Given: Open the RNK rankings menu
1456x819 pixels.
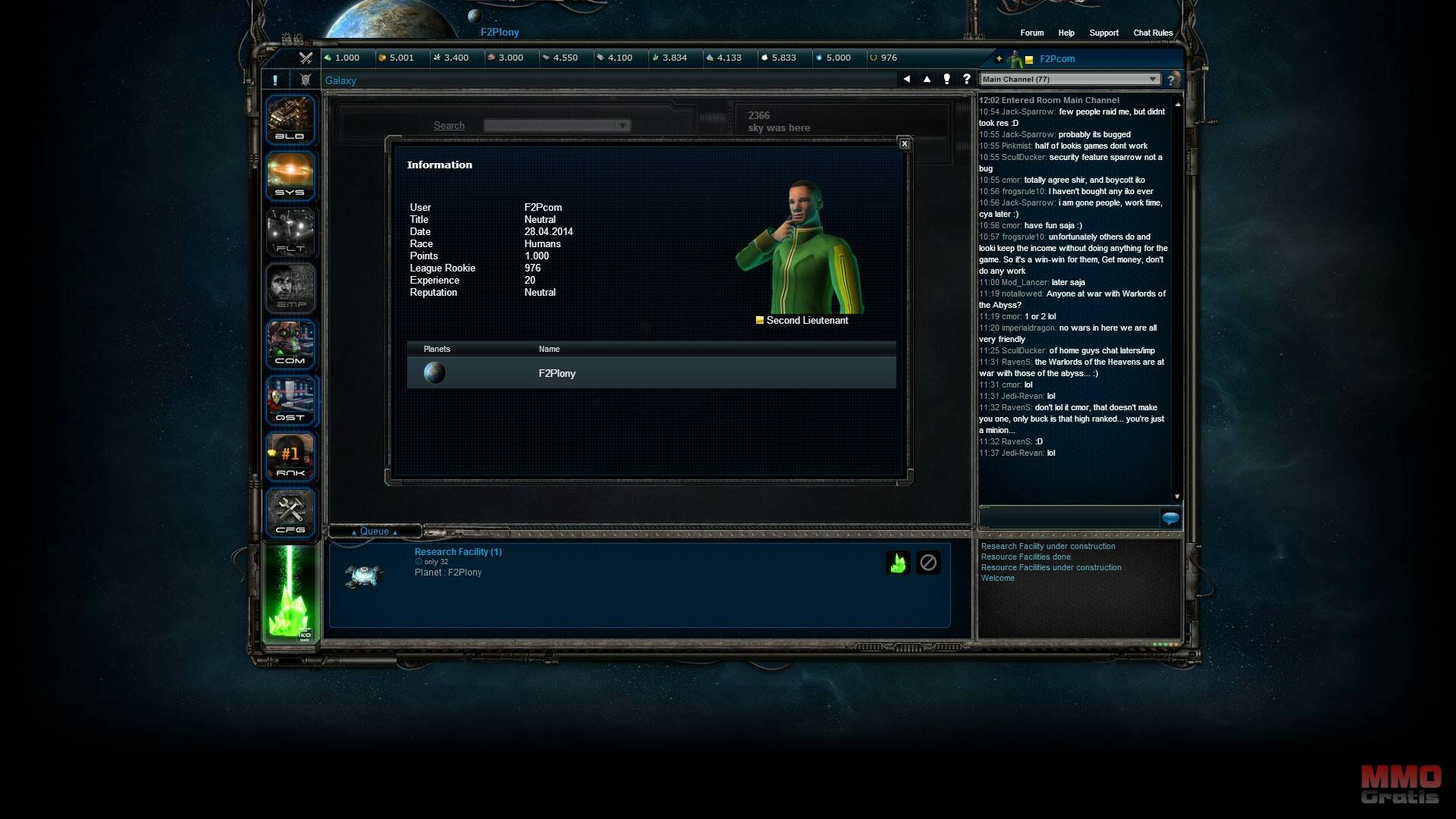Looking at the screenshot, I should coord(290,457).
